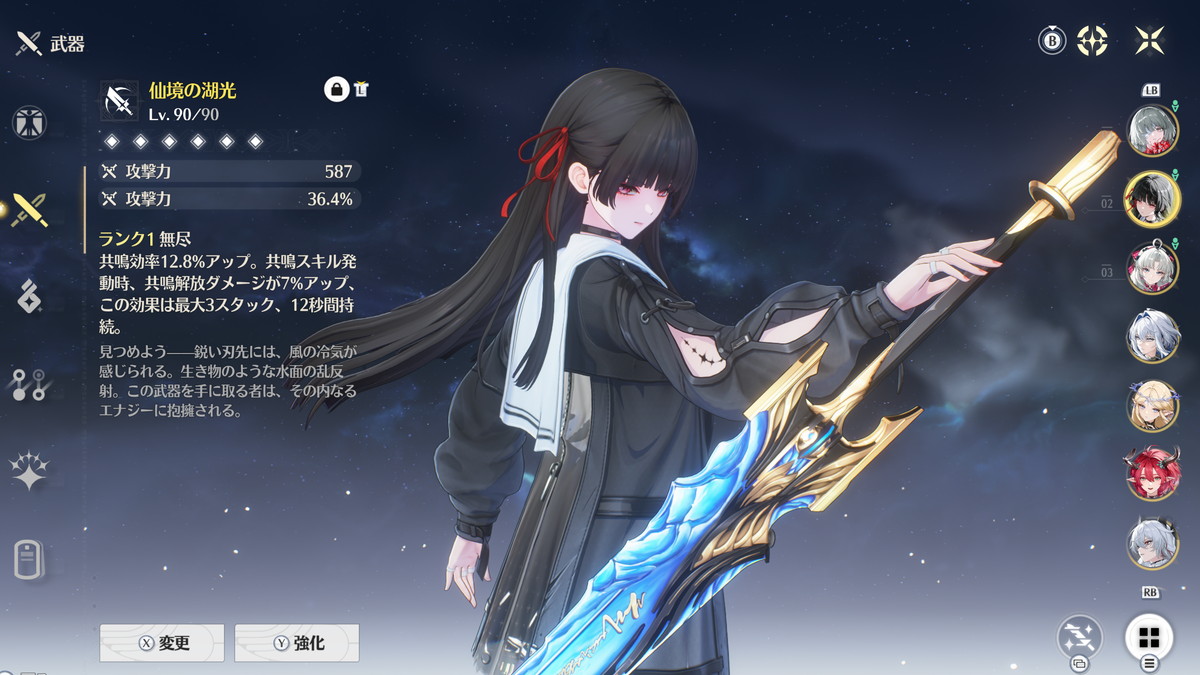The width and height of the screenshot is (1200, 675).
Task: Switch to the skill tree nodes tab
Action: point(29,385)
